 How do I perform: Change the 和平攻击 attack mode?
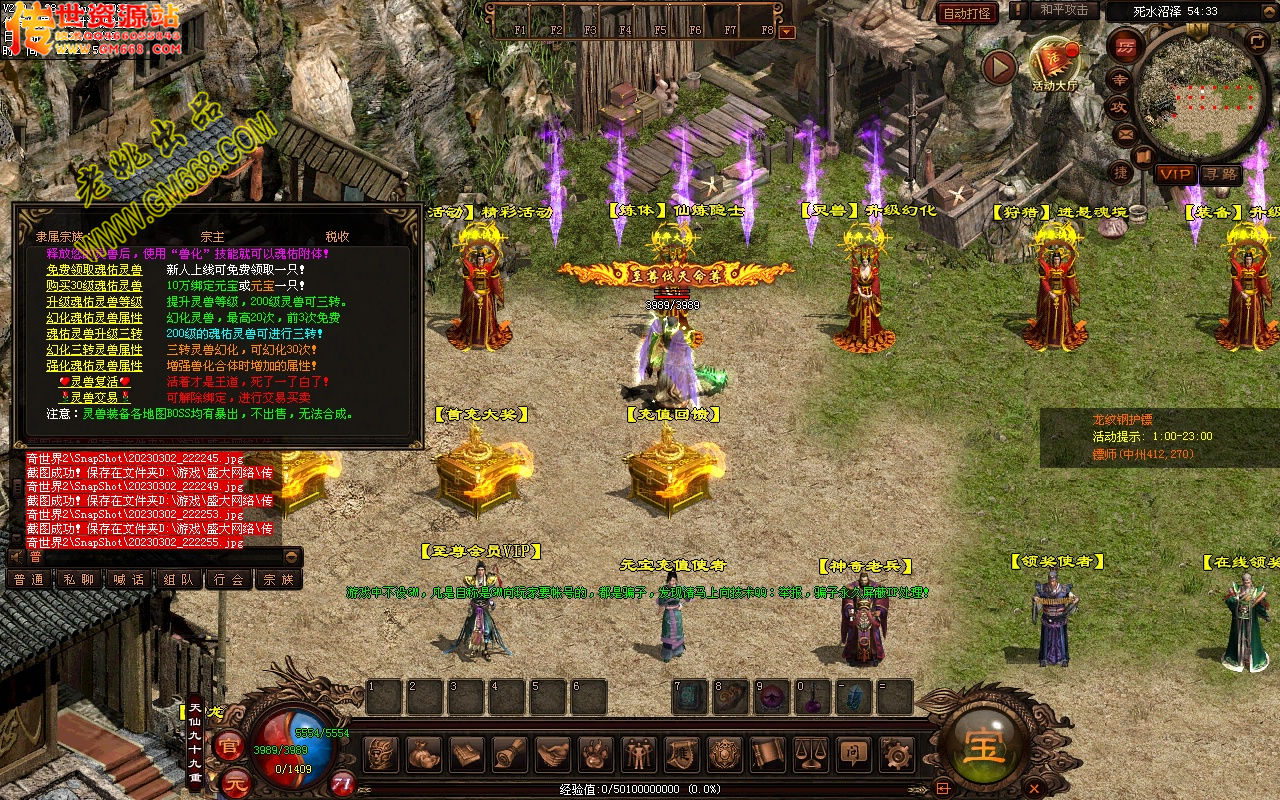pyautogui.click(x=1063, y=10)
